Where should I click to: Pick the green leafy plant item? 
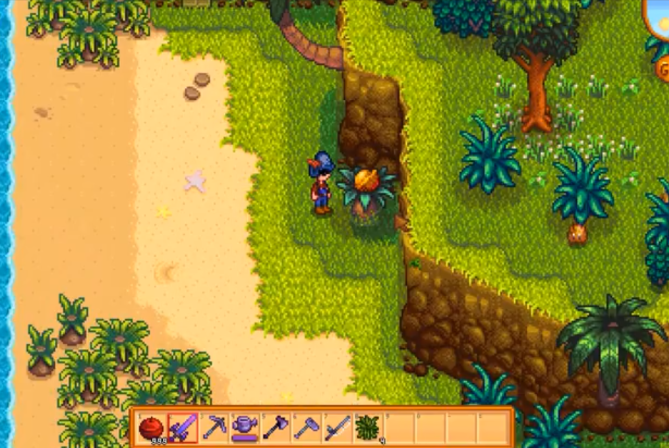pos(366,427)
